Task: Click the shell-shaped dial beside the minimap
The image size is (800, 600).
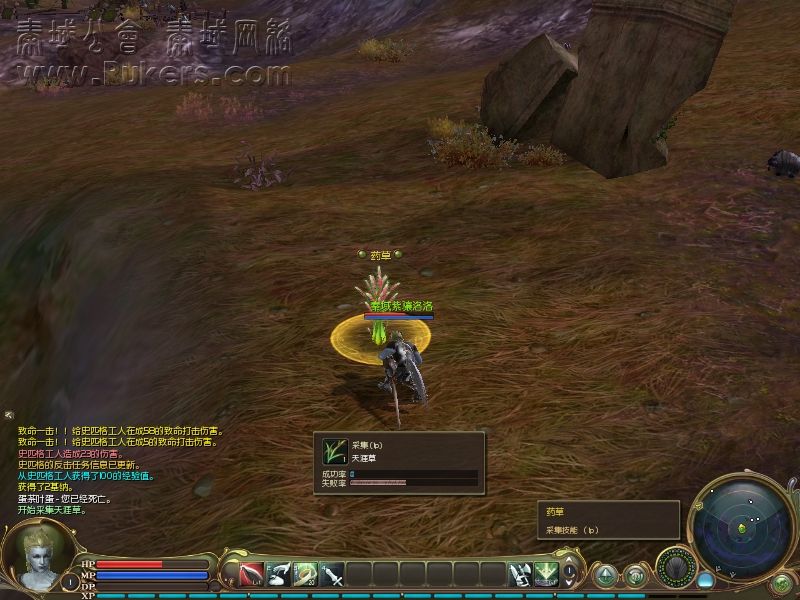Action: pyautogui.click(x=675, y=567)
